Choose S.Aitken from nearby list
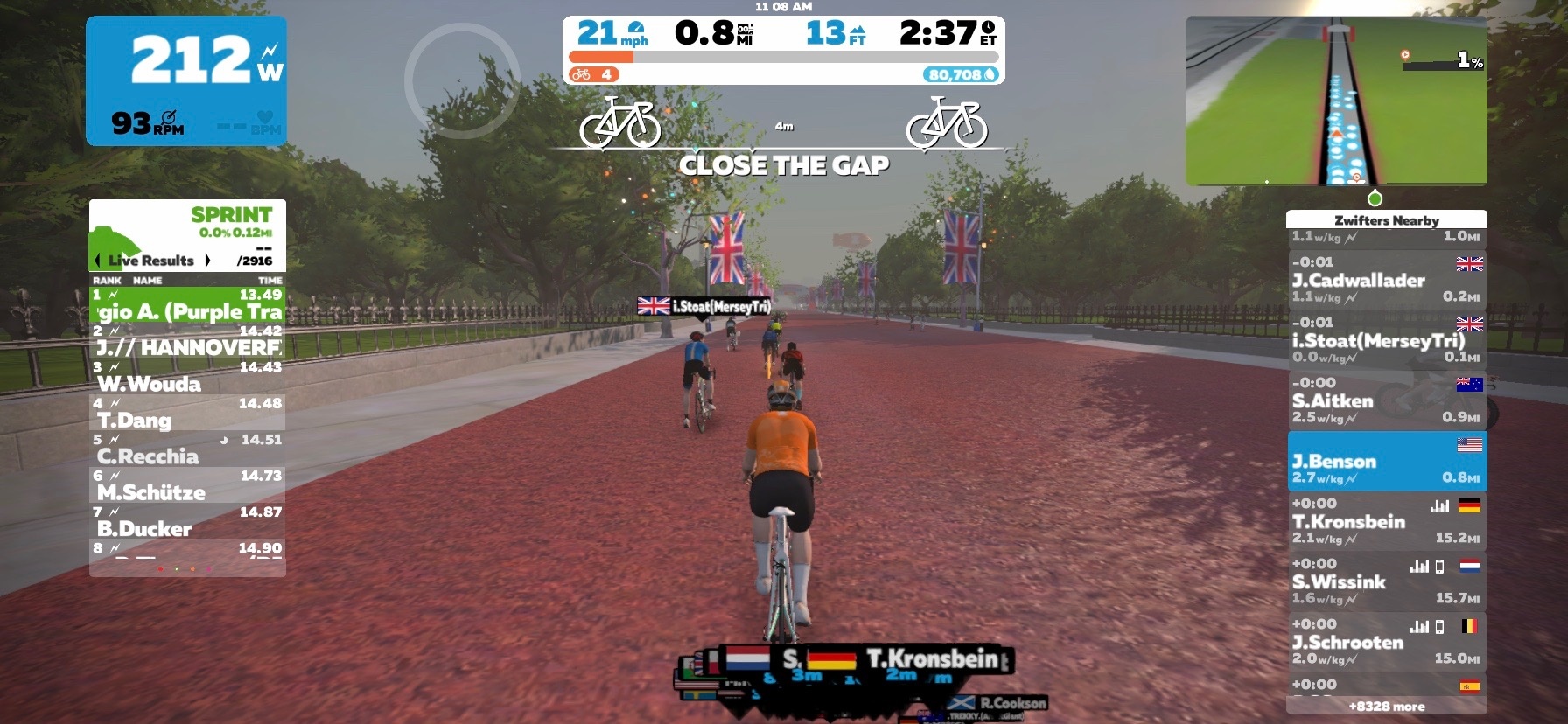 (x=1386, y=401)
